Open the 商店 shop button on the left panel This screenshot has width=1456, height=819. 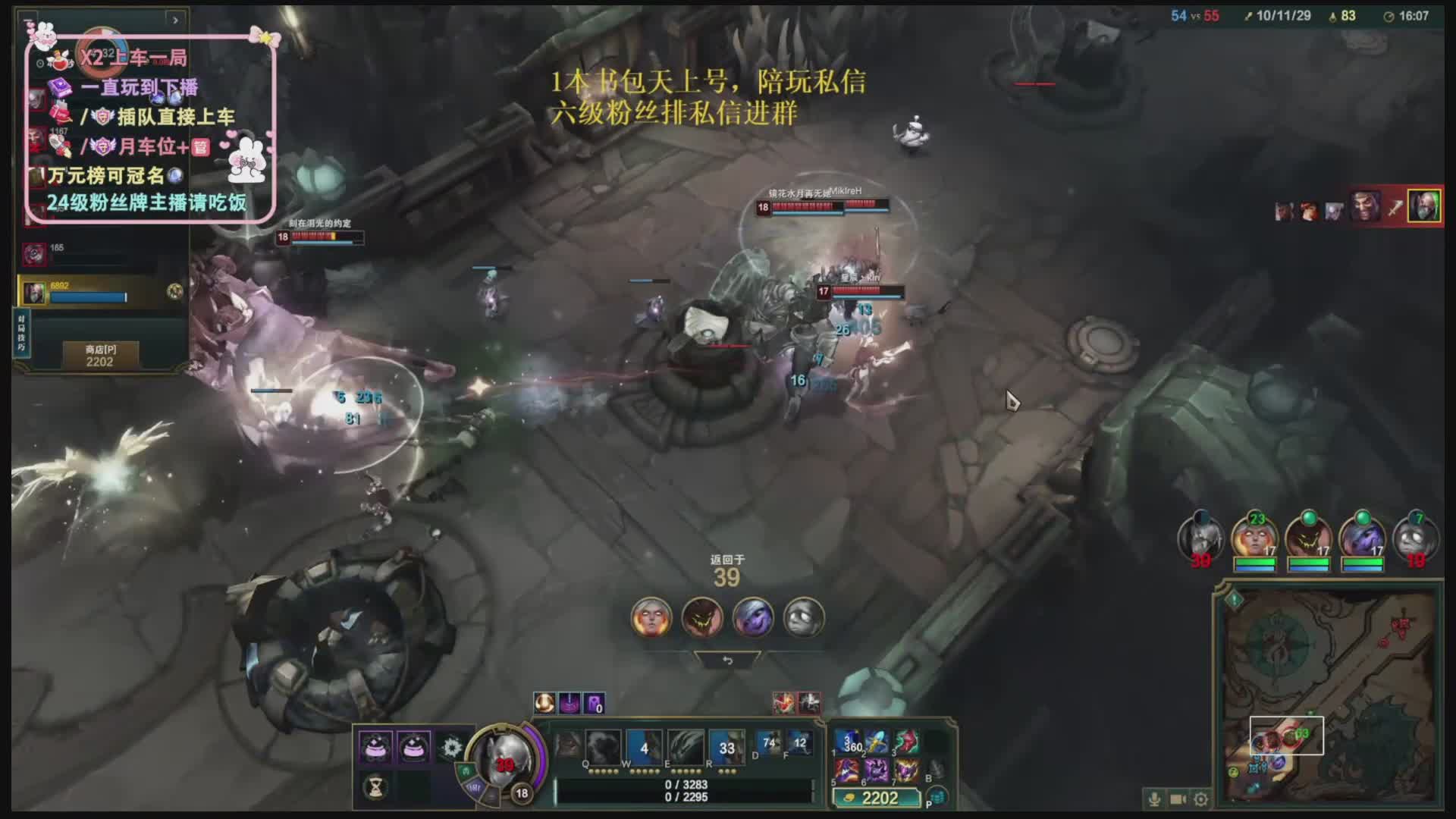tap(100, 355)
